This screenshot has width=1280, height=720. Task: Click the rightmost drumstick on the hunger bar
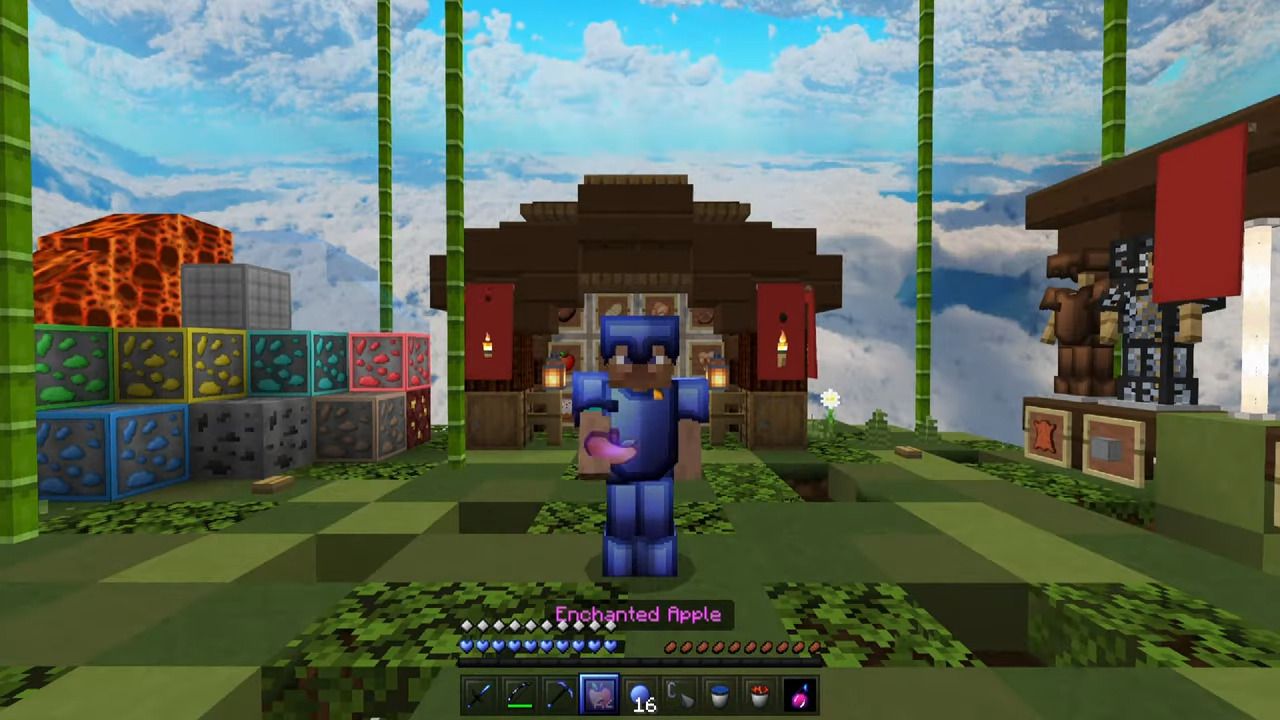(x=814, y=647)
